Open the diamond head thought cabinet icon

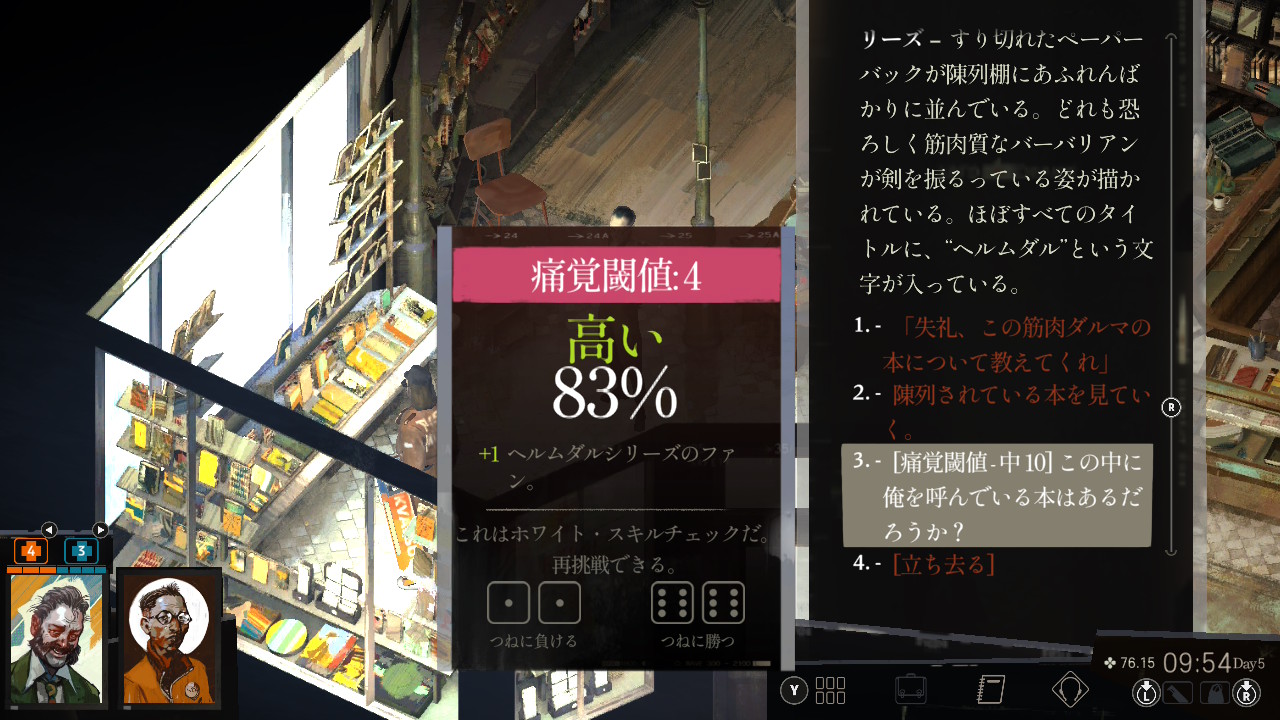(1070, 690)
